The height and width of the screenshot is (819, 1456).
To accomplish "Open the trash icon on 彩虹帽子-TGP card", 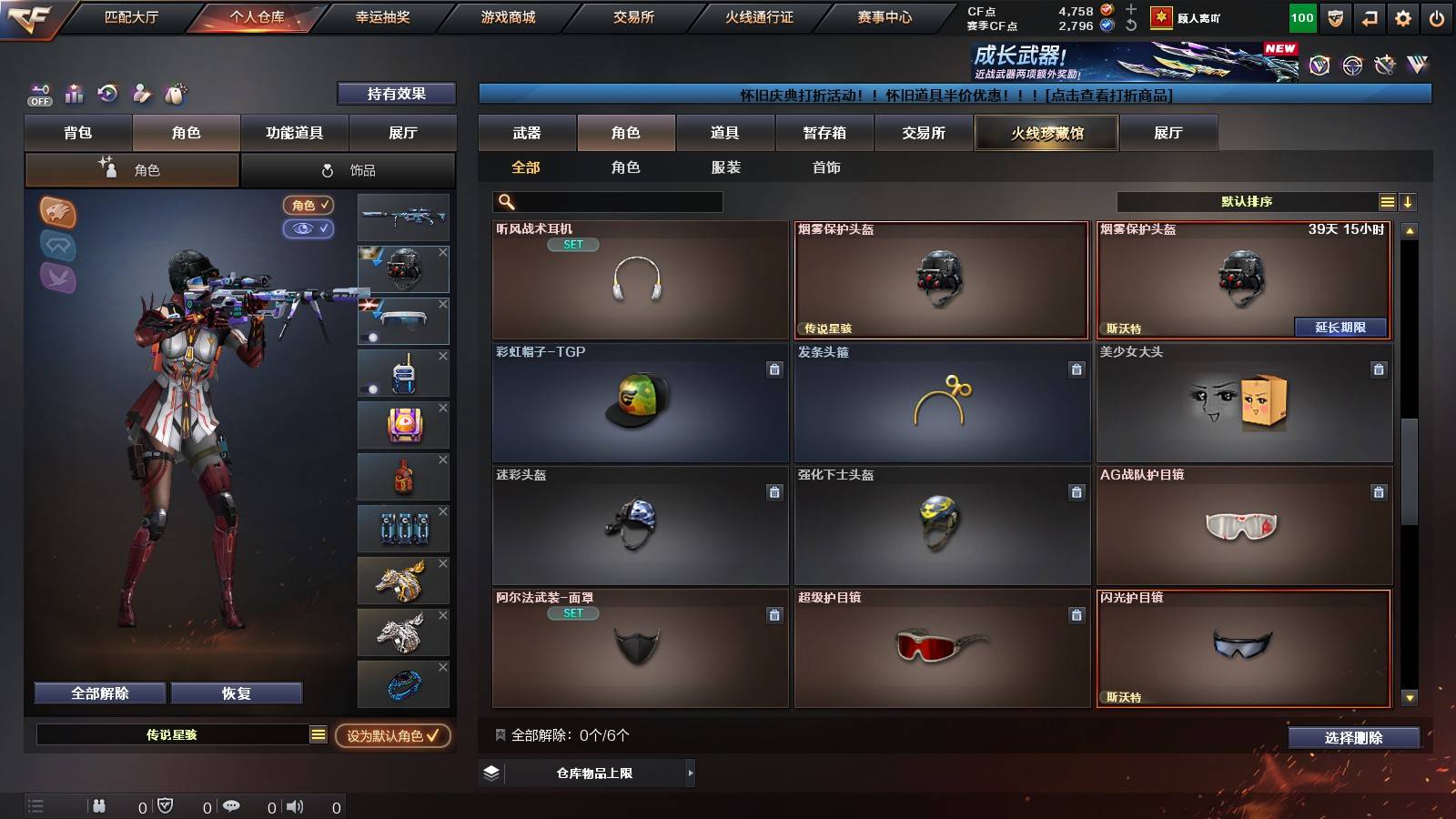I will pos(773,370).
